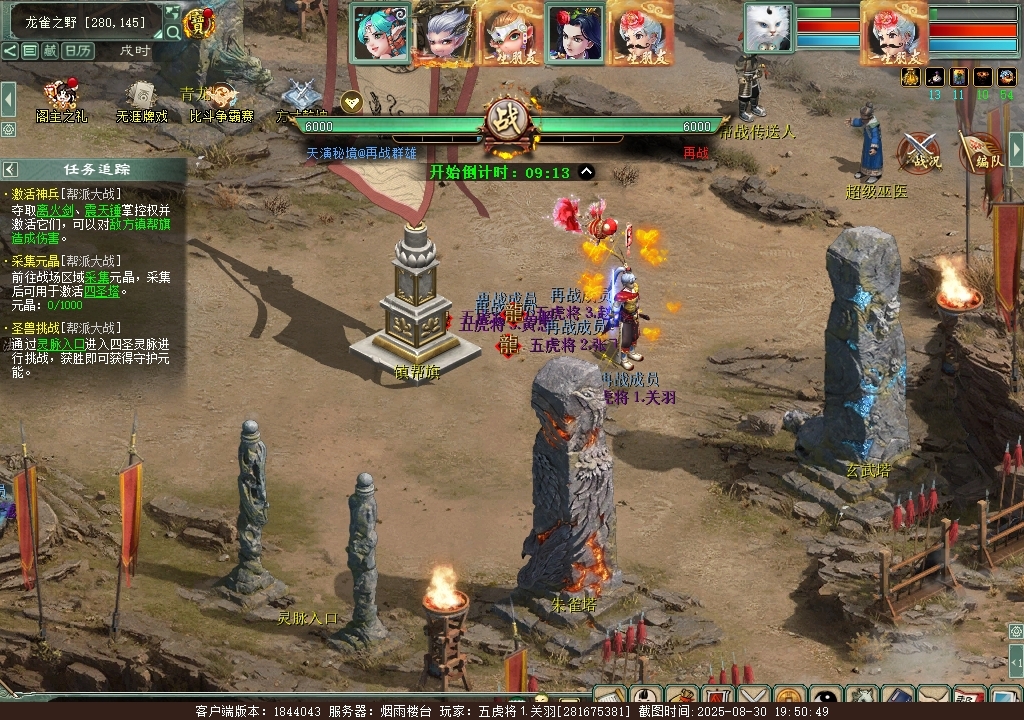Click the 日历 calendar button

click(79, 50)
